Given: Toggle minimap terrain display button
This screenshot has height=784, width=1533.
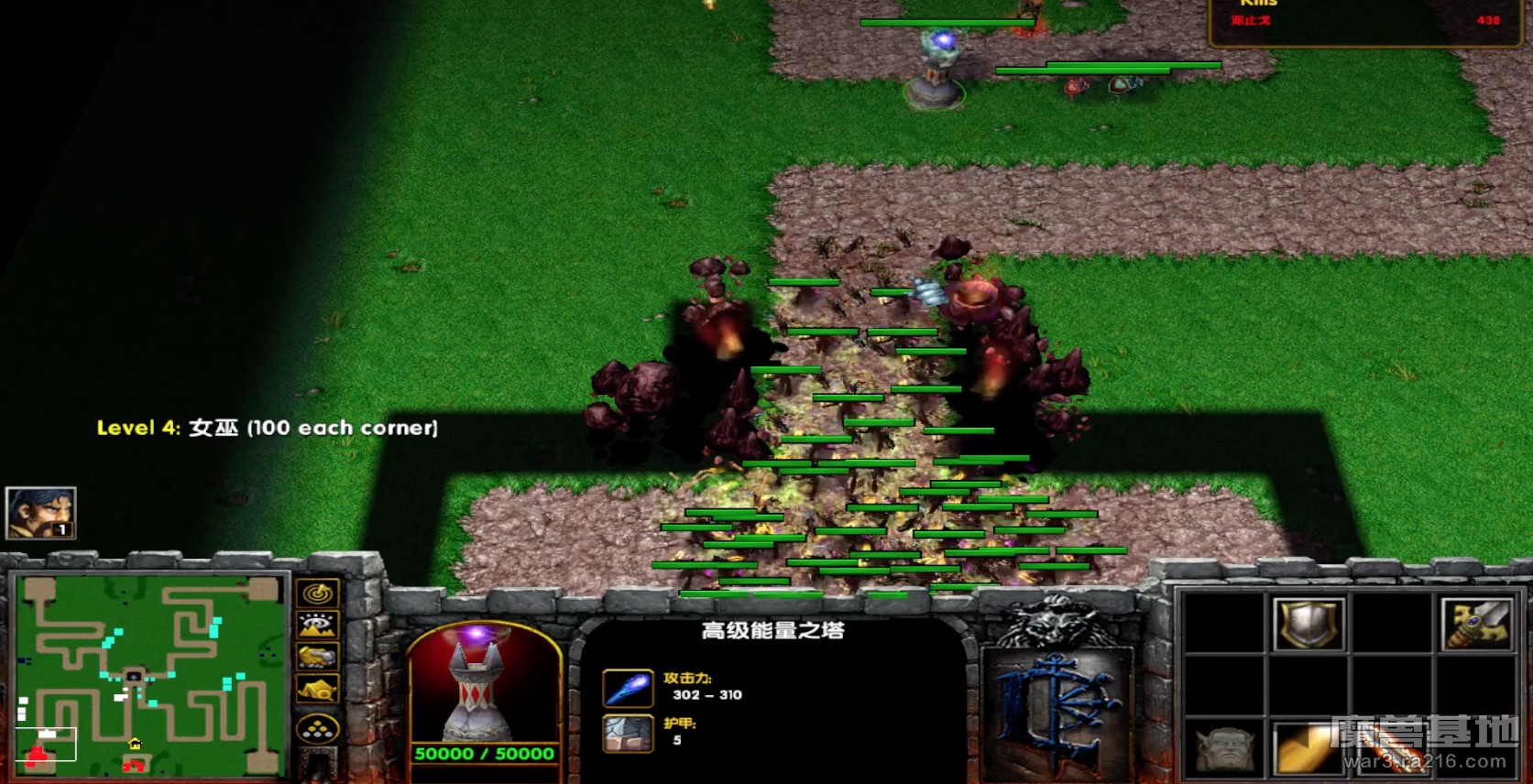Looking at the screenshot, I should (x=318, y=626).
